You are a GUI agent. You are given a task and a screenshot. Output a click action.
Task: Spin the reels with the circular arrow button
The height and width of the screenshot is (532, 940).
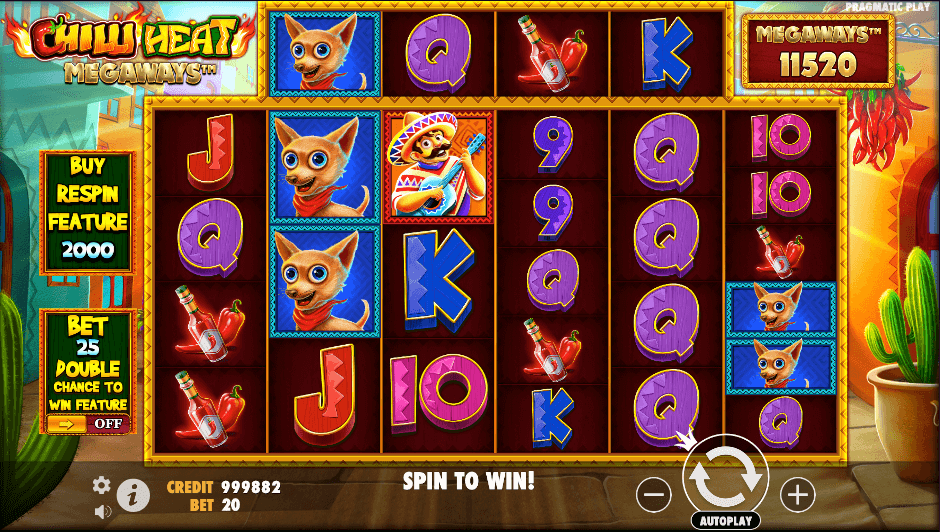[725, 478]
